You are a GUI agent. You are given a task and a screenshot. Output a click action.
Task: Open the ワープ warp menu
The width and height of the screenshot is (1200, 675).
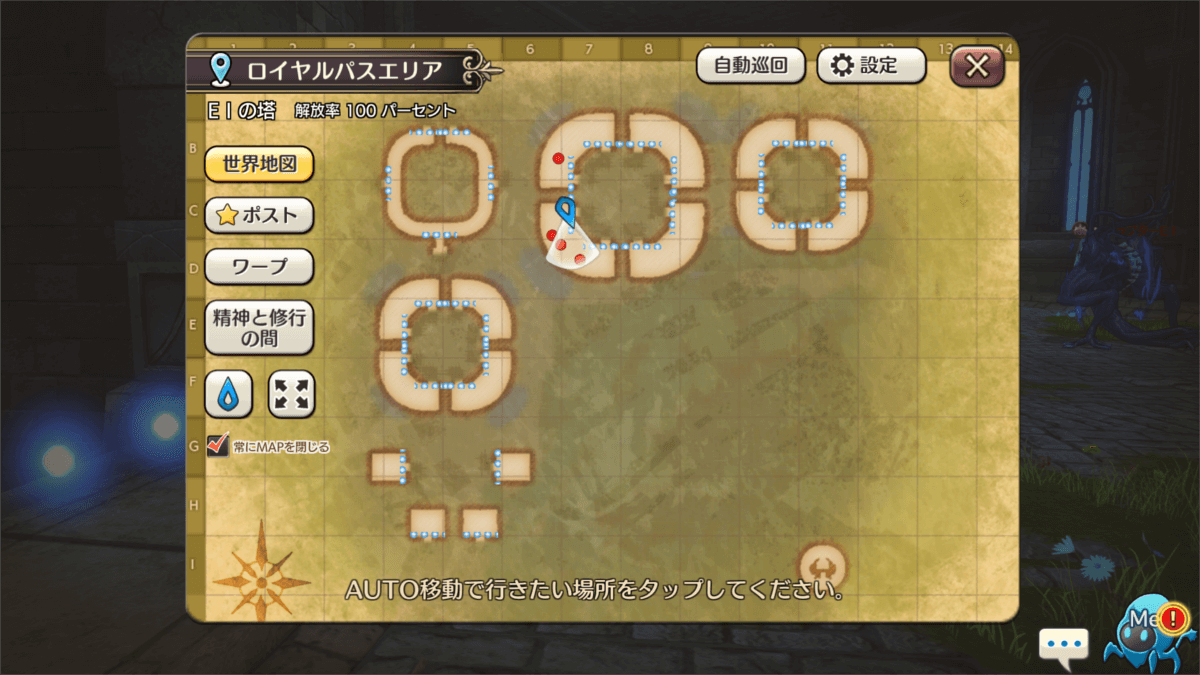[259, 267]
